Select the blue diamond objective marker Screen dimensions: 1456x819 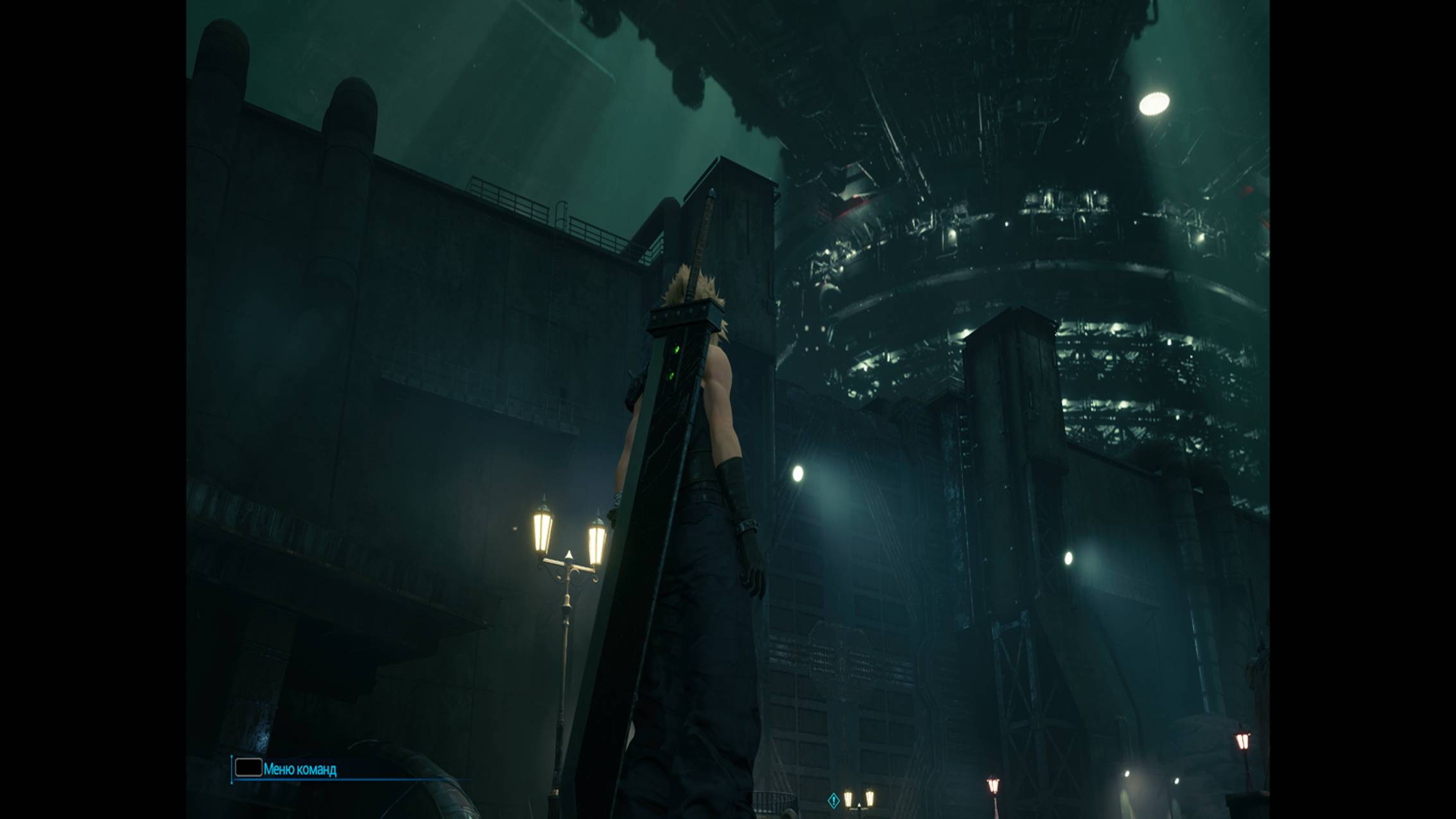point(833,800)
